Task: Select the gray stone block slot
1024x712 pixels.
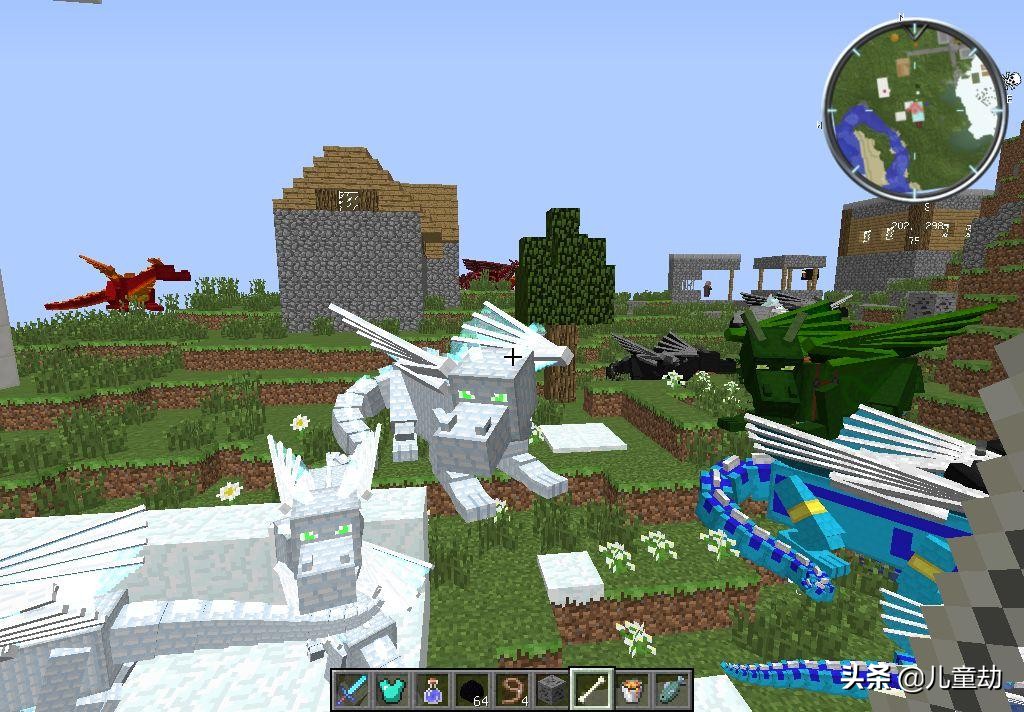Action: (551, 689)
